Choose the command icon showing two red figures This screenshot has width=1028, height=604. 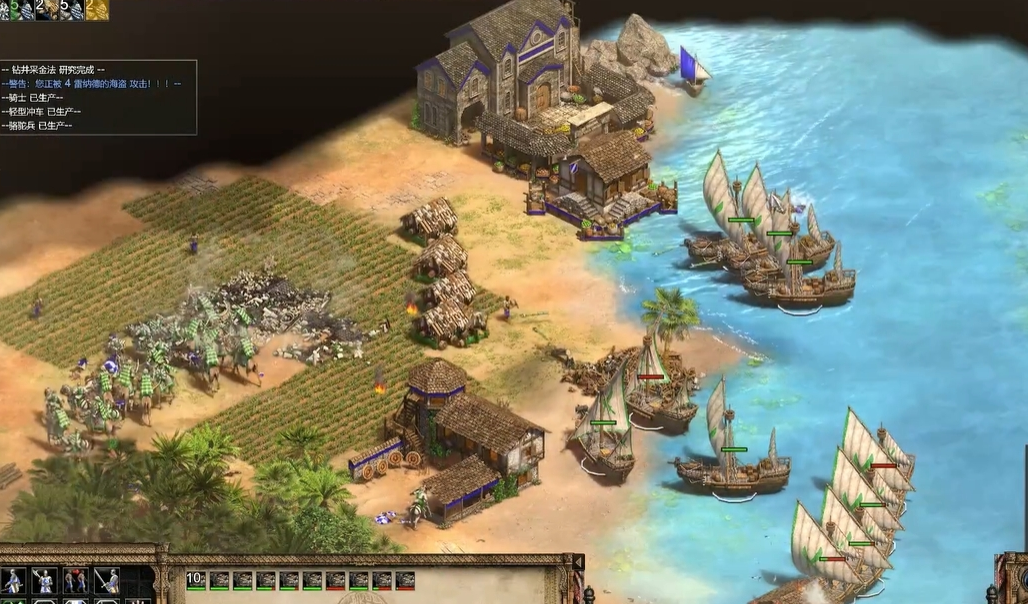tap(76, 580)
